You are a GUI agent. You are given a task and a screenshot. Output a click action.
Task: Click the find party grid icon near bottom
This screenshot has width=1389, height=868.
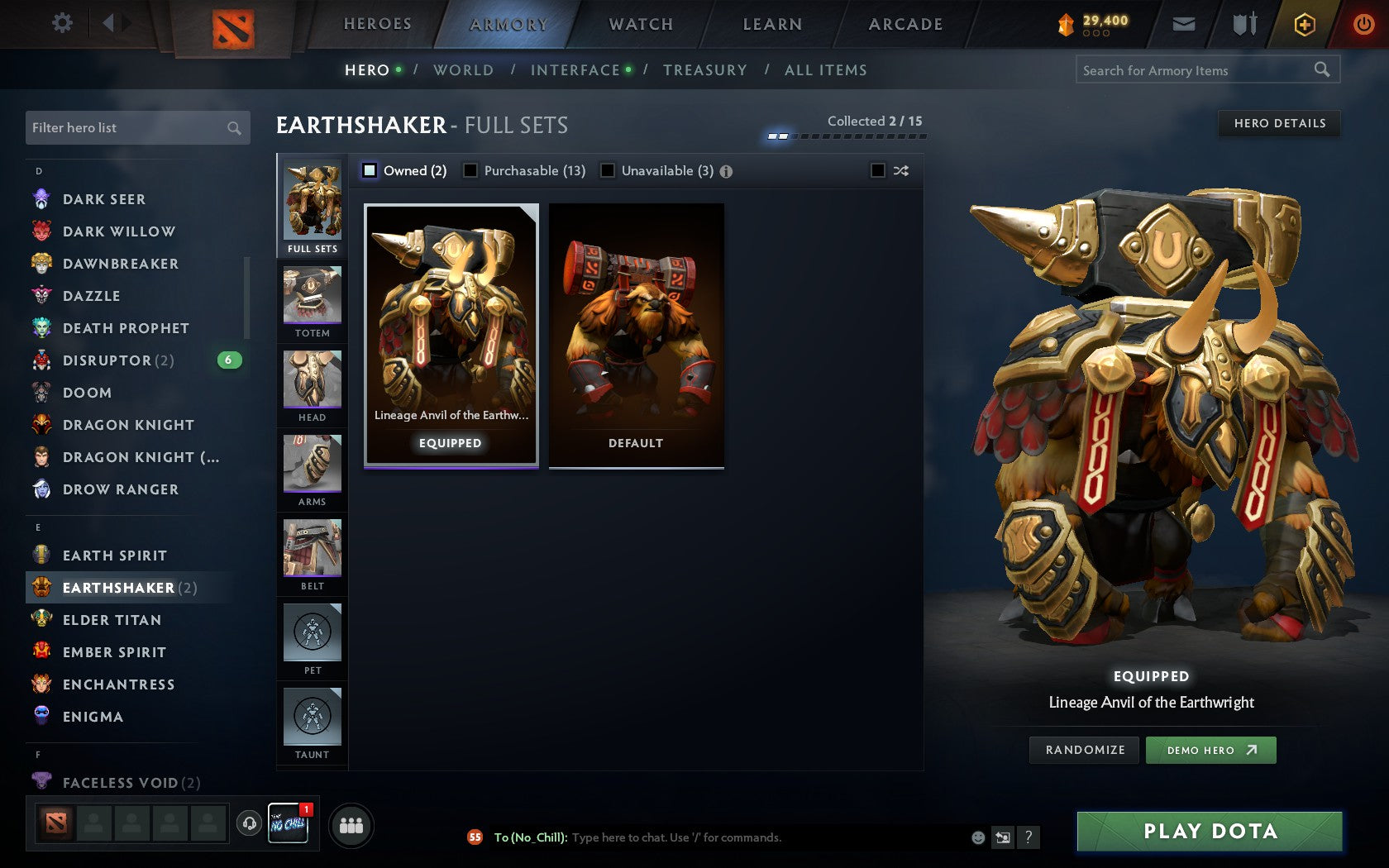[x=351, y=824]
